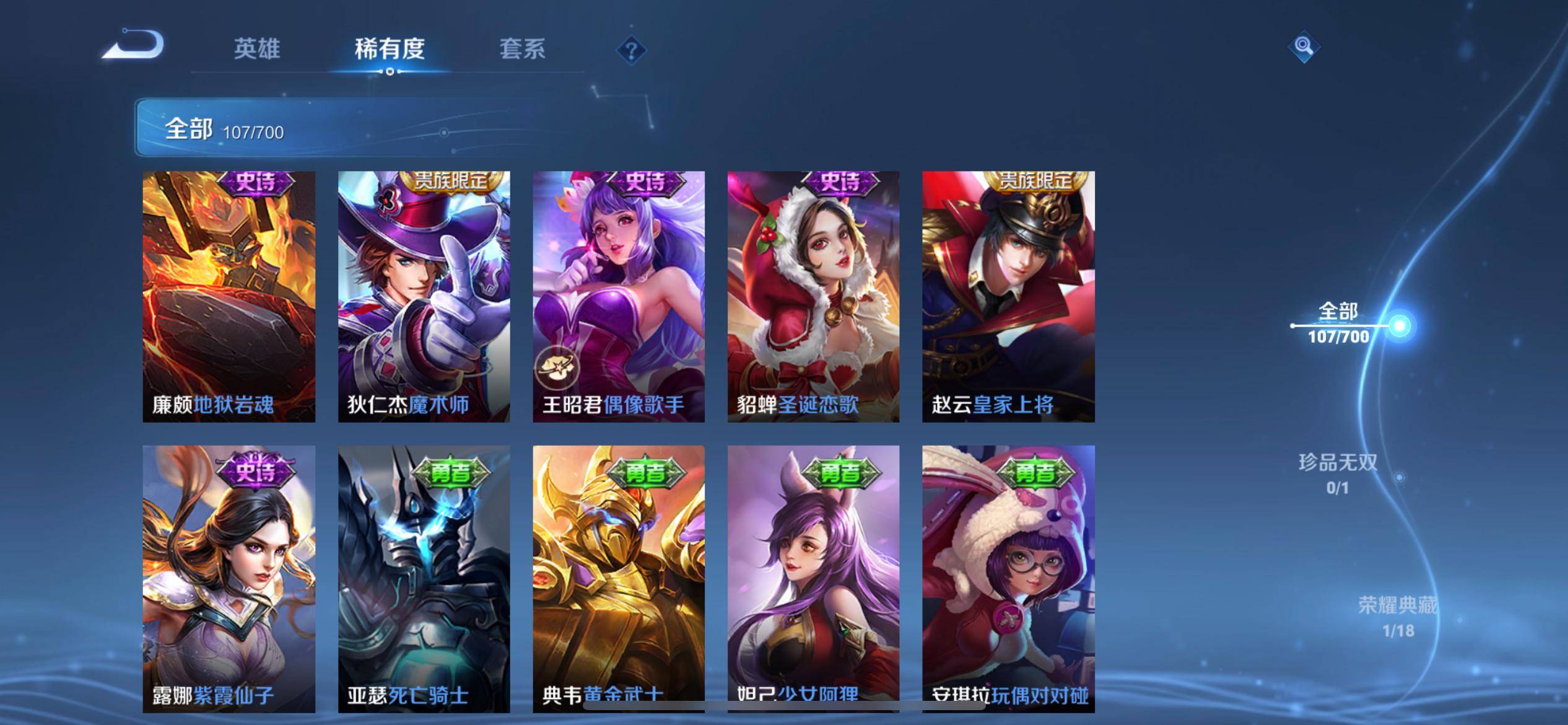Open the 套系 tab

[522, 49]
